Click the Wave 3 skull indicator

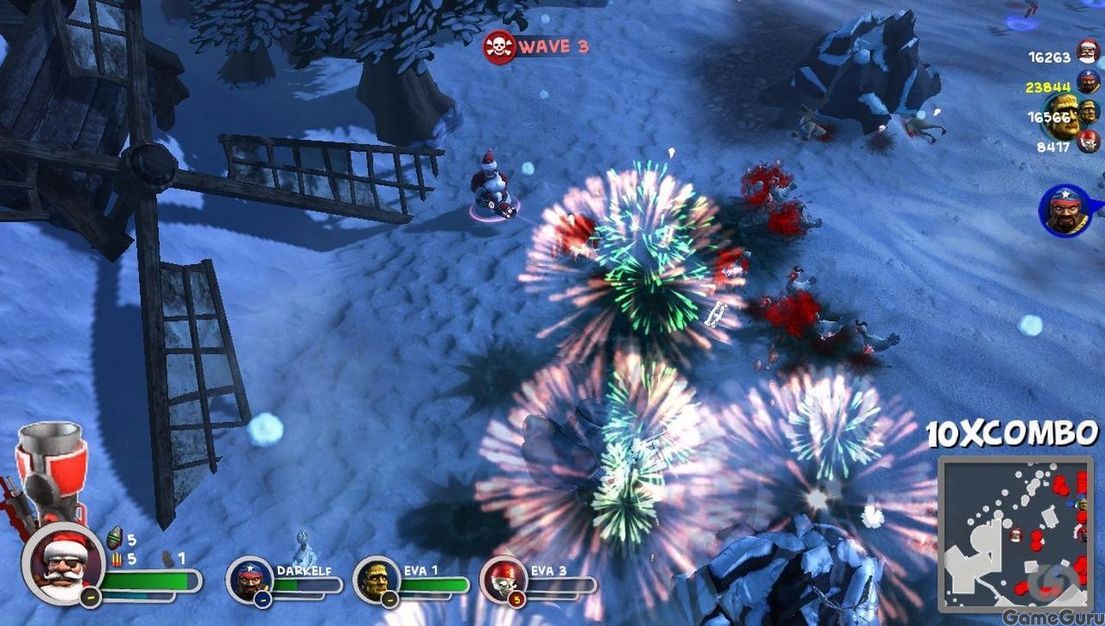tap(499, 46)
